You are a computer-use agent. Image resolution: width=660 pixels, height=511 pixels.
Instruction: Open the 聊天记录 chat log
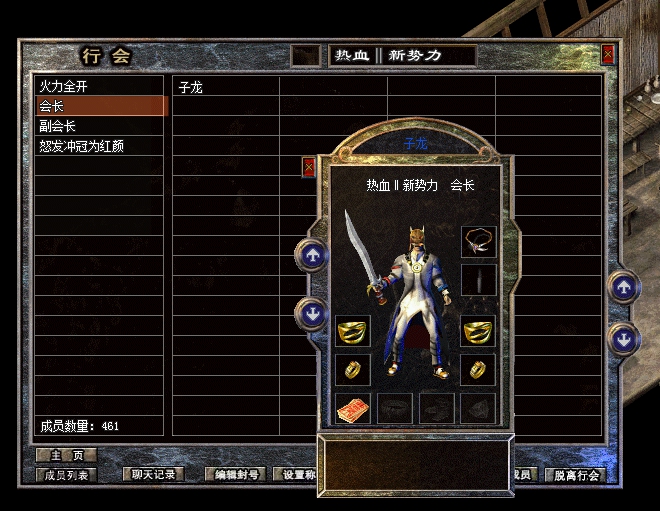[154, 474]
